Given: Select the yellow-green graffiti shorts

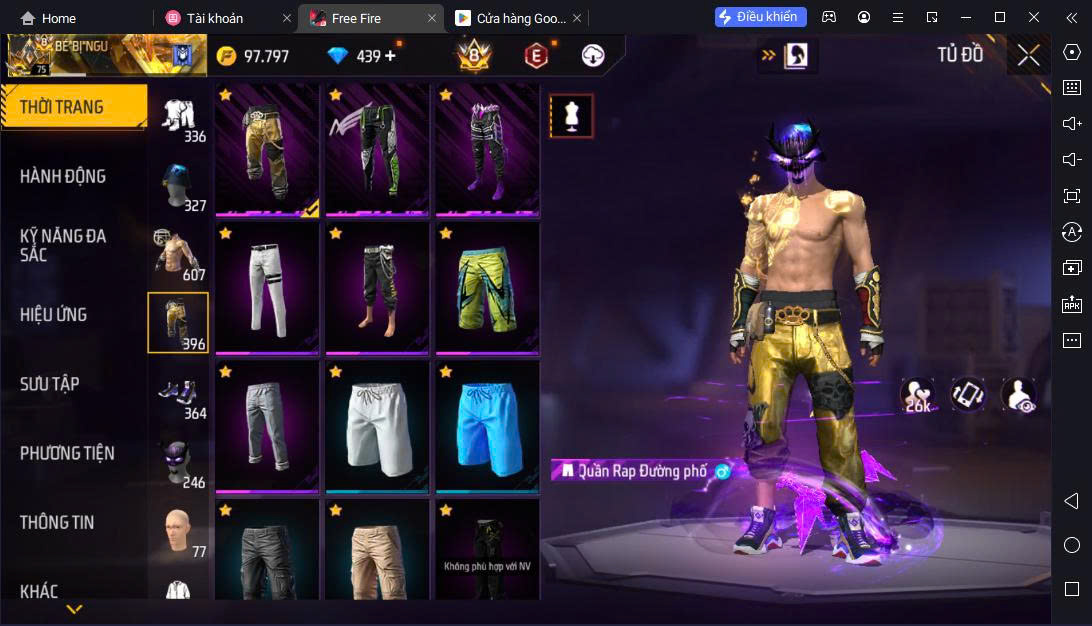Looking at the screenshot, I should pyautogui.click(x=487, y=288).
